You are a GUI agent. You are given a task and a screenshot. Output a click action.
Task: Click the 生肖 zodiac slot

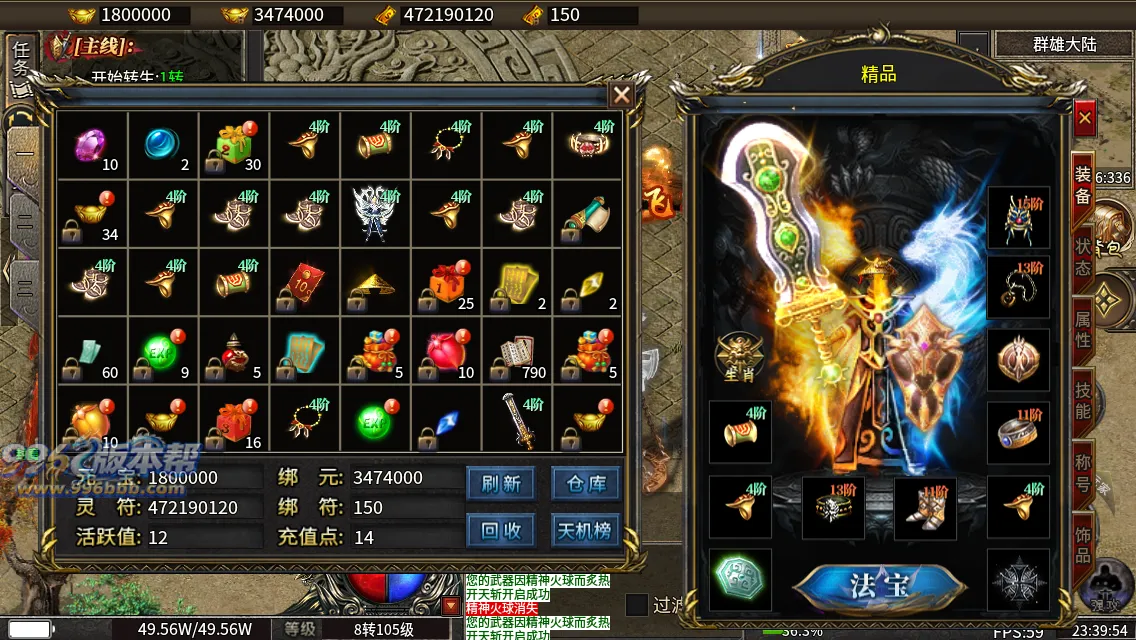[740, 357]
